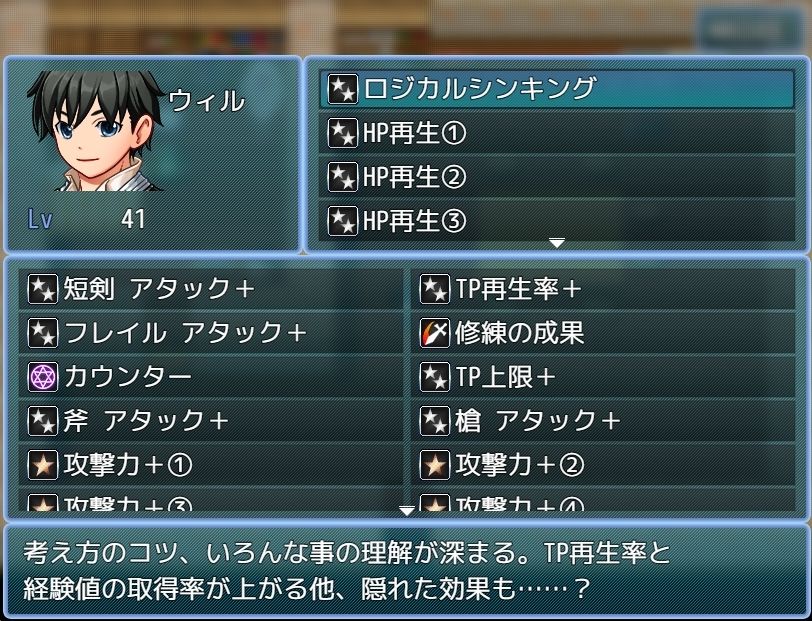
Task: Select the カウンター skill entry
Action: 211,377
